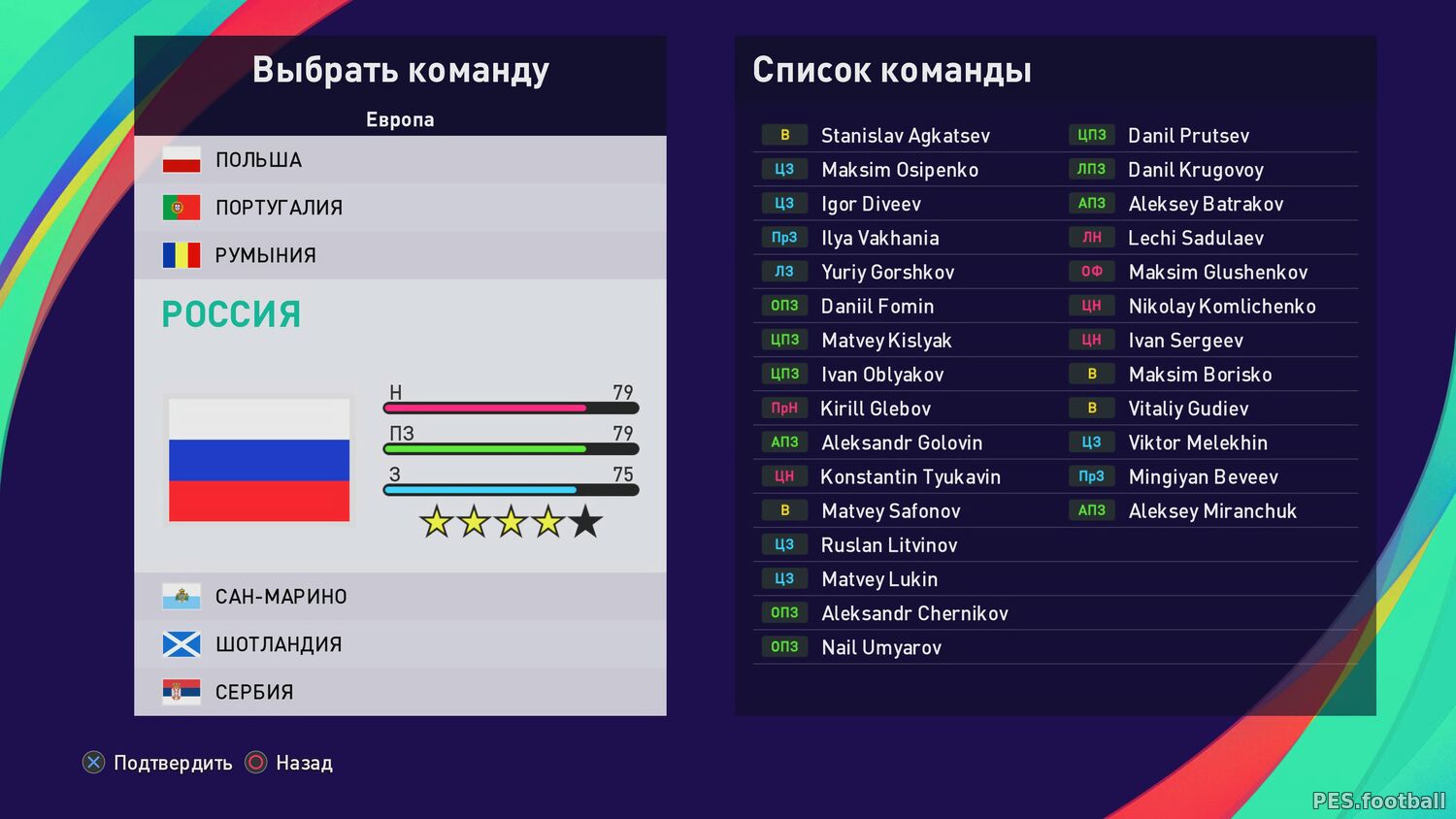The image size is (1456, 819).
Task: Select Stanislav Agkatsev in the squad list
Action: click(x=905, y=136)
